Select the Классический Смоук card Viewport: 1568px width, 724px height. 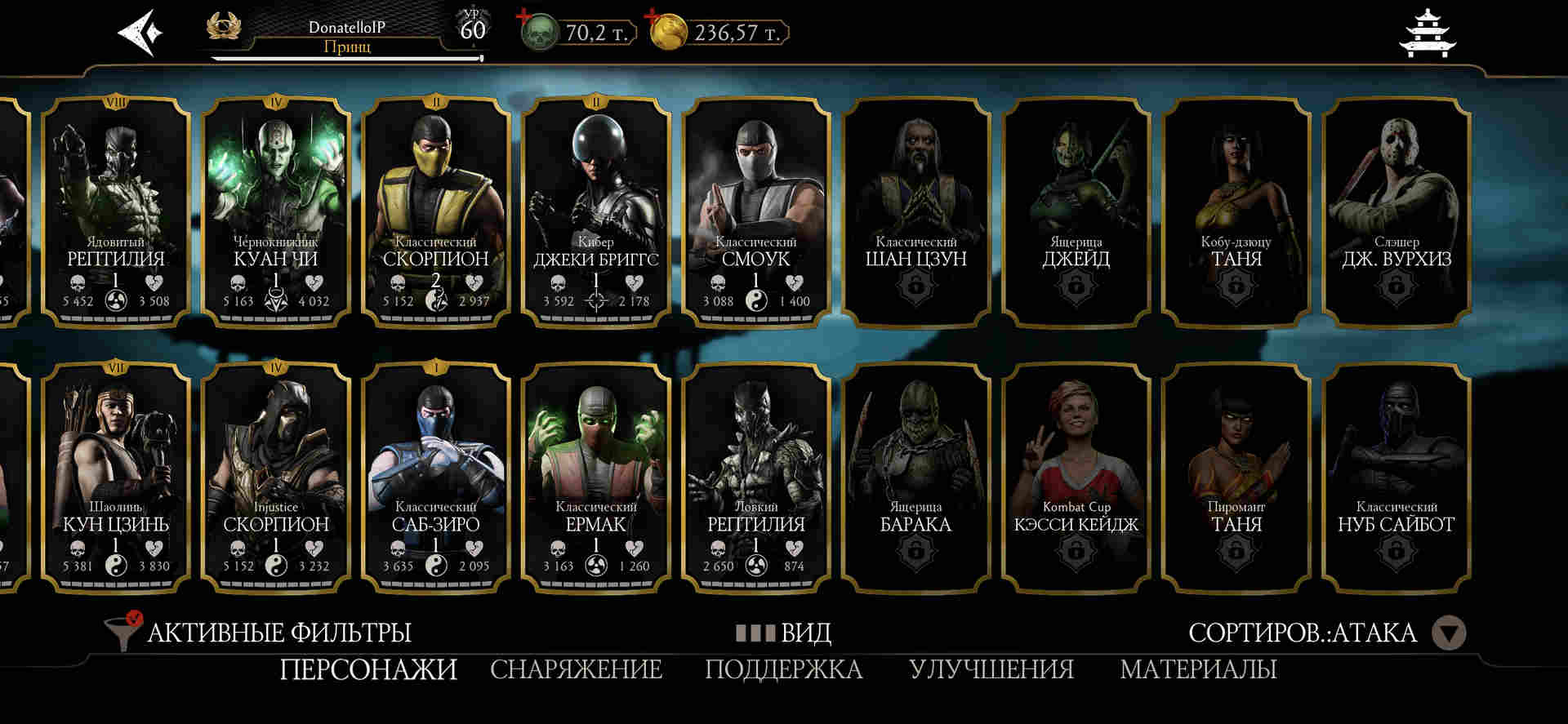pos(756,212)
